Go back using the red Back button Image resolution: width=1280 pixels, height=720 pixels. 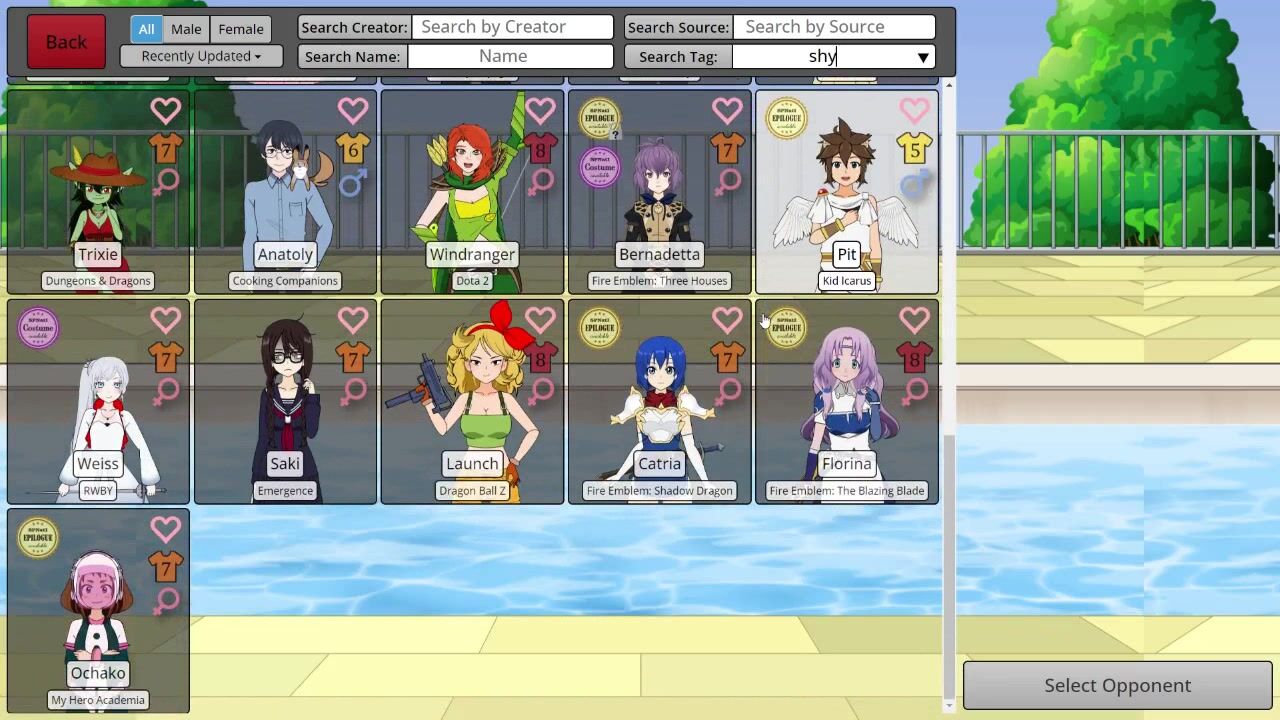point(66,42)
